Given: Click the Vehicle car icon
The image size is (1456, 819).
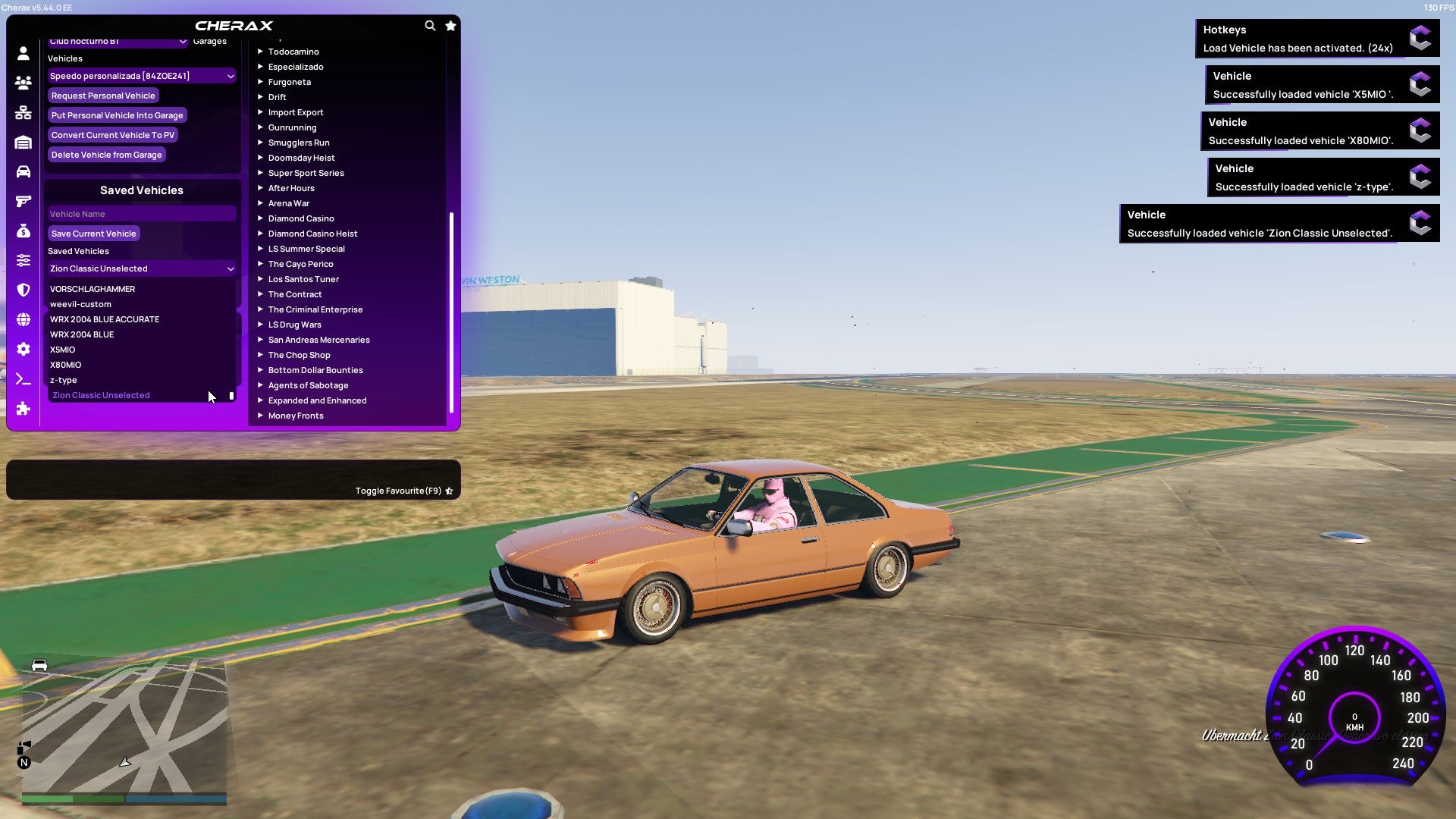Looking at the screenshot, I should point(23,171).
